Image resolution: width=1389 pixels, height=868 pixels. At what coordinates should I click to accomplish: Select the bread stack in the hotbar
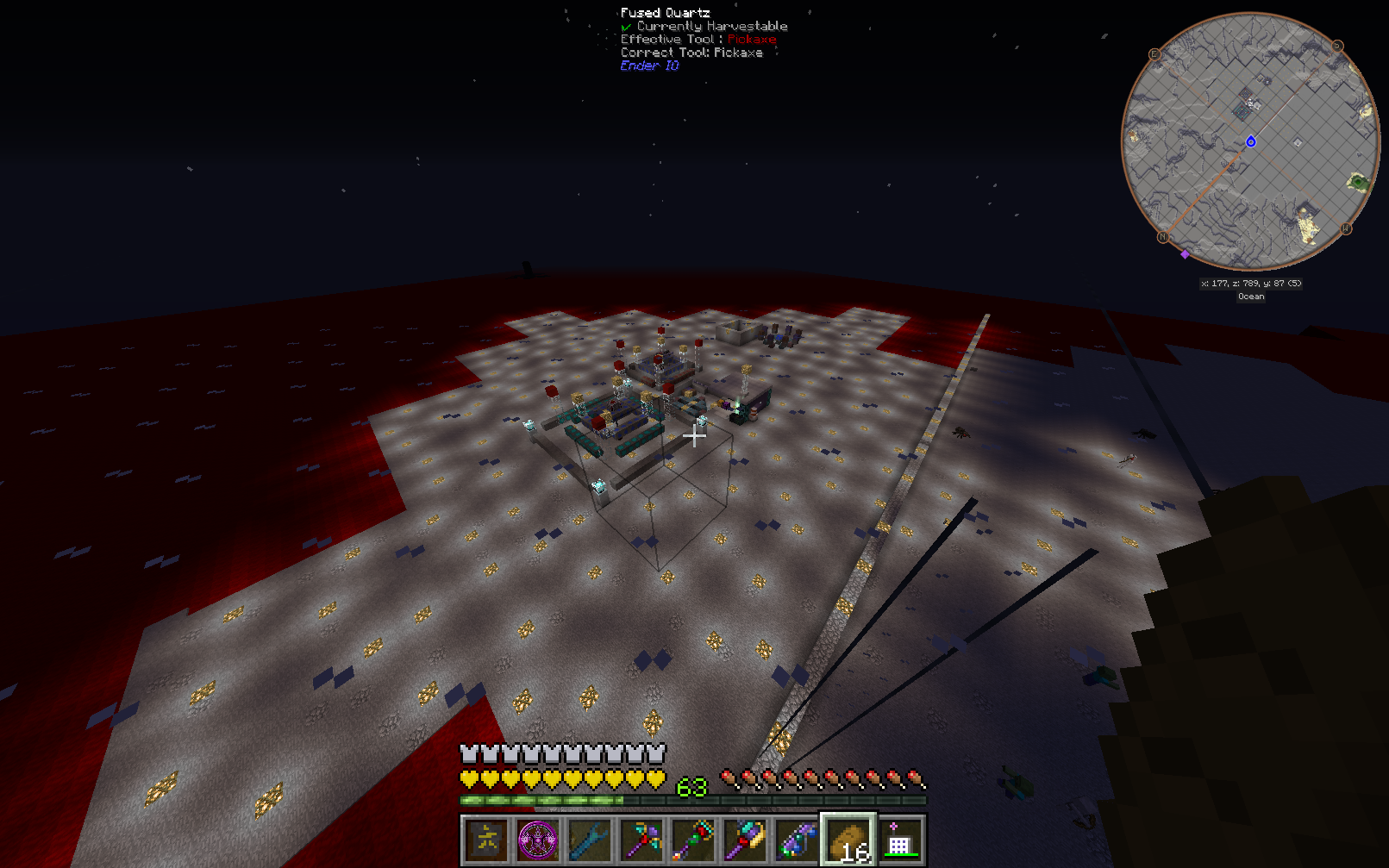[x=848, y=840]
